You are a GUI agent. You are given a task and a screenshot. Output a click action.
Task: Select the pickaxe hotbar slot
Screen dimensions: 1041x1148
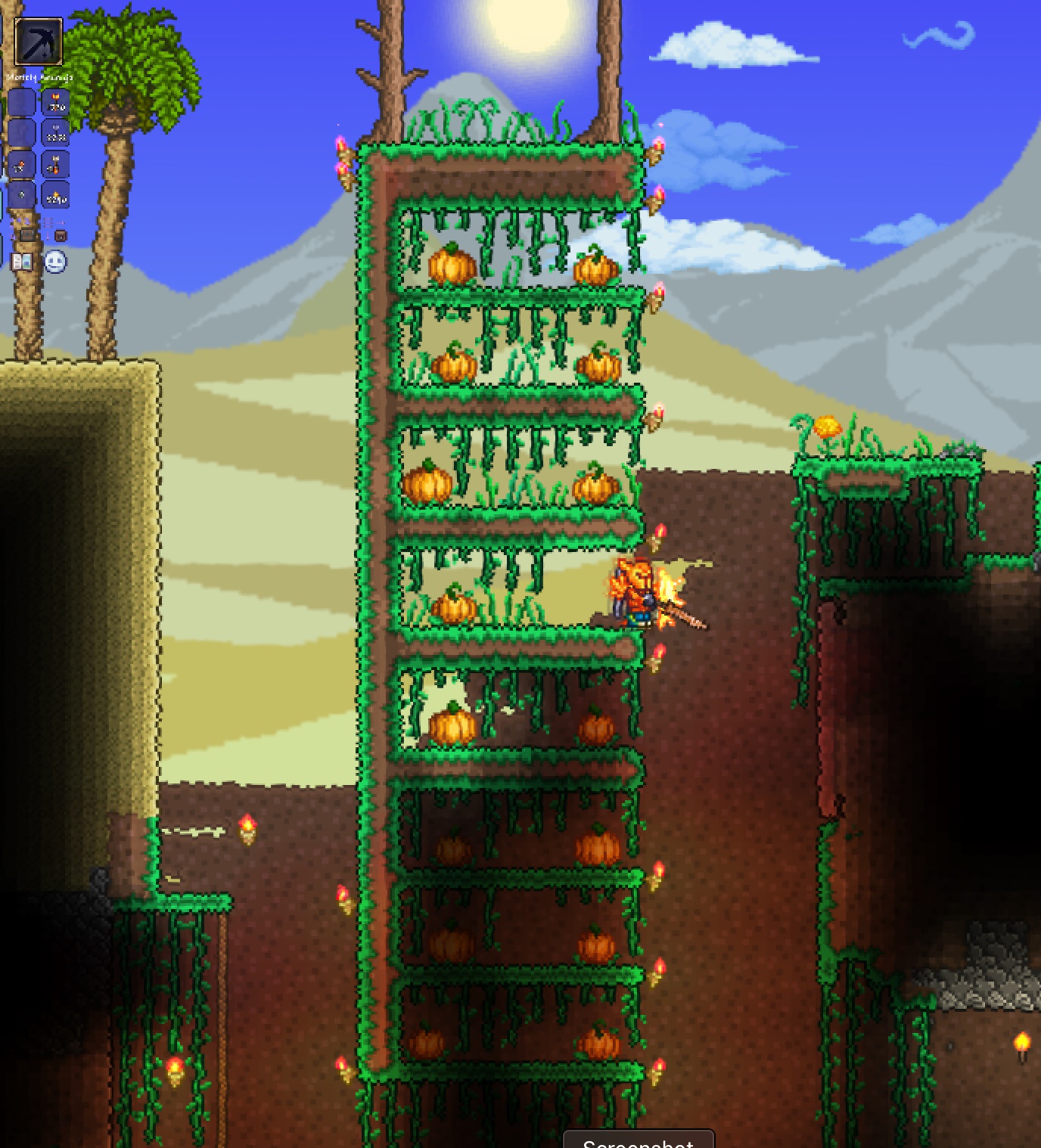38,42
